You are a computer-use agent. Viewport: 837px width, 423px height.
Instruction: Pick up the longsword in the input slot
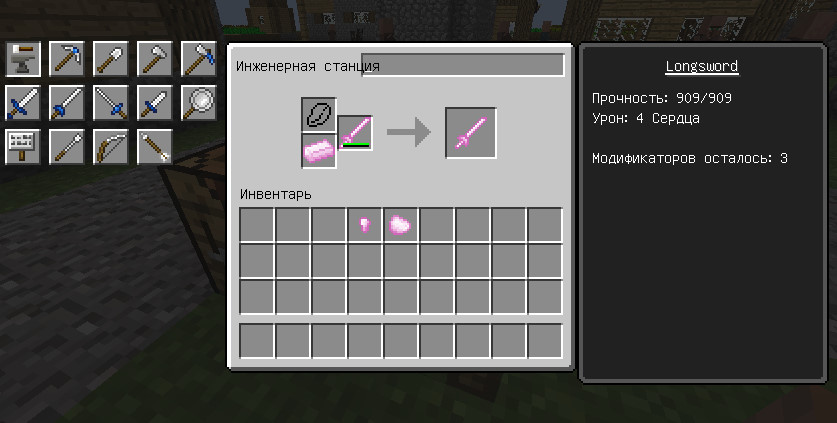[355, 133]
